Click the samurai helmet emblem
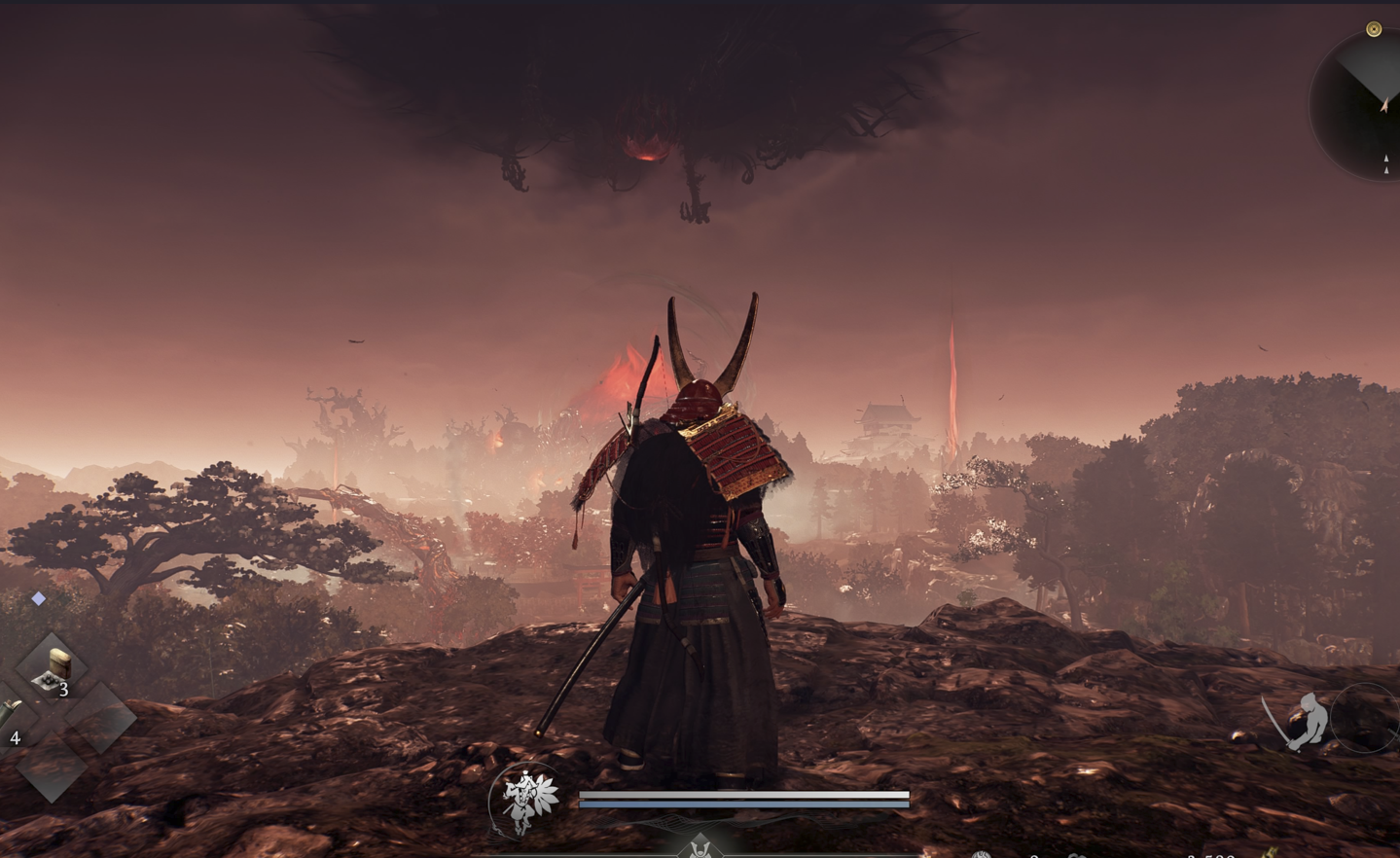The width and height of the screenshot is (1400, 858). pos(700,848)
